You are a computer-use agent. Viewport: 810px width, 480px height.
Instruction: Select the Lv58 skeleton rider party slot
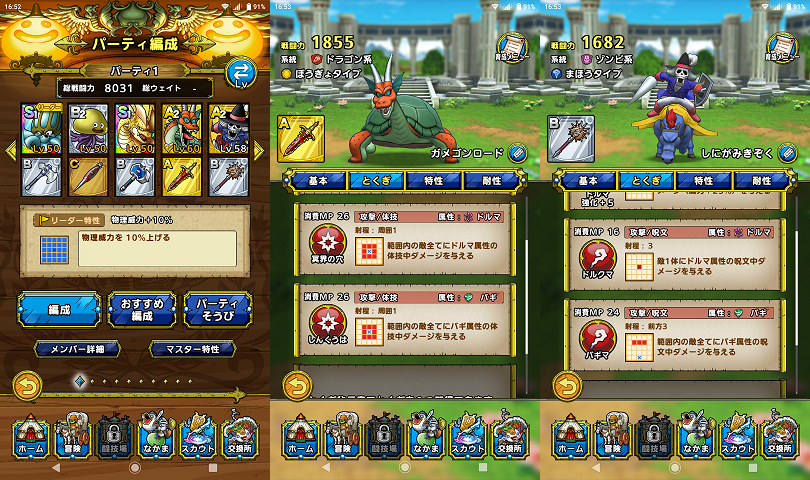coord(228,129)
